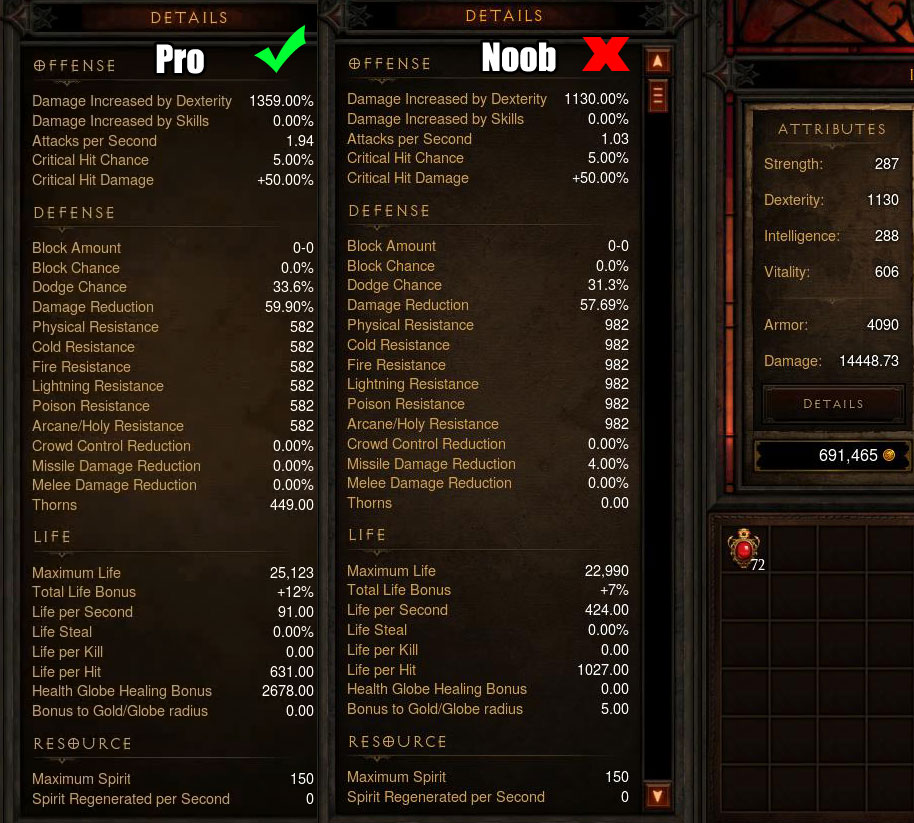Grab the details panel scrollbar handle
The image size is (914, 823).
[x=657, y=96]
